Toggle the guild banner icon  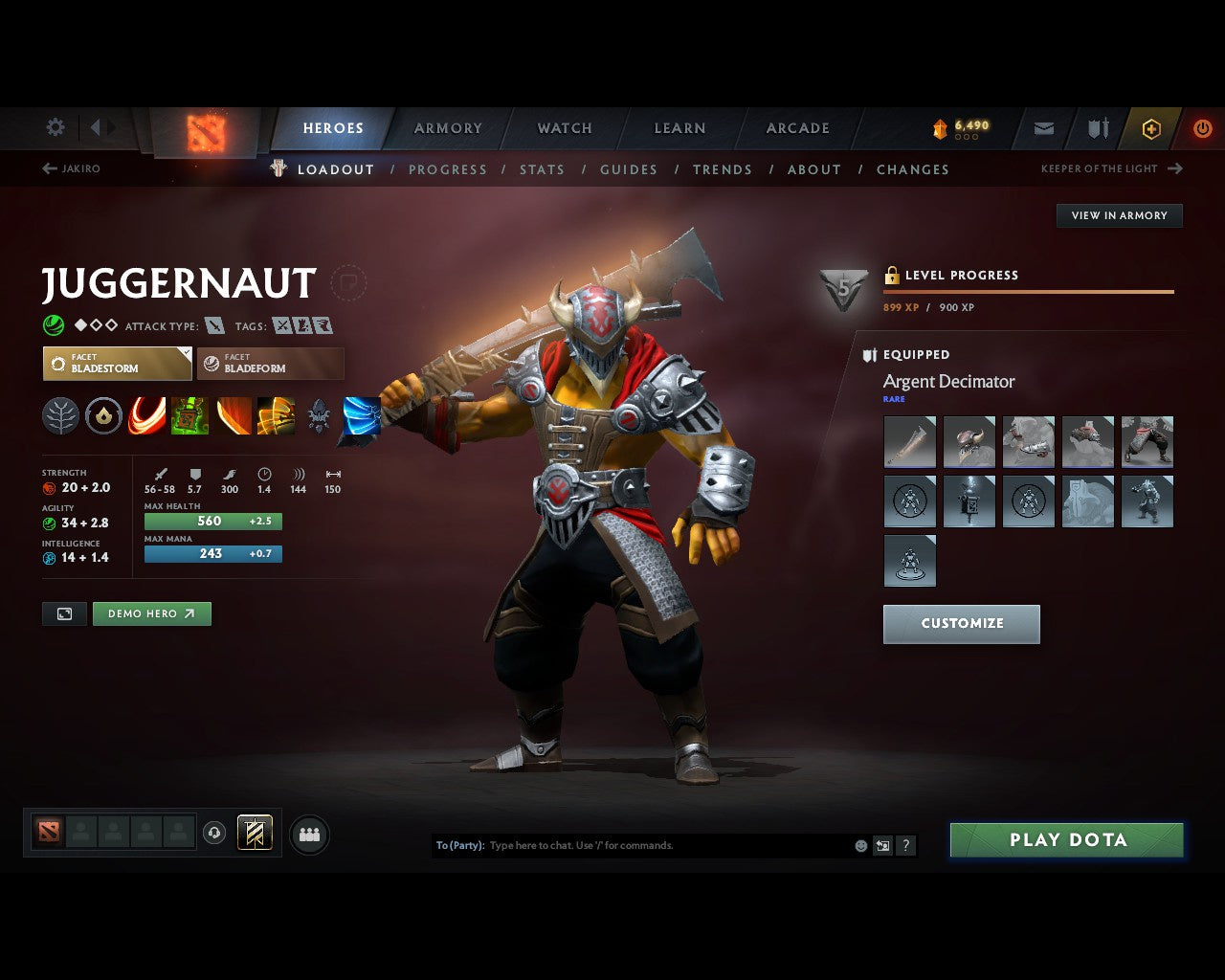255,833
